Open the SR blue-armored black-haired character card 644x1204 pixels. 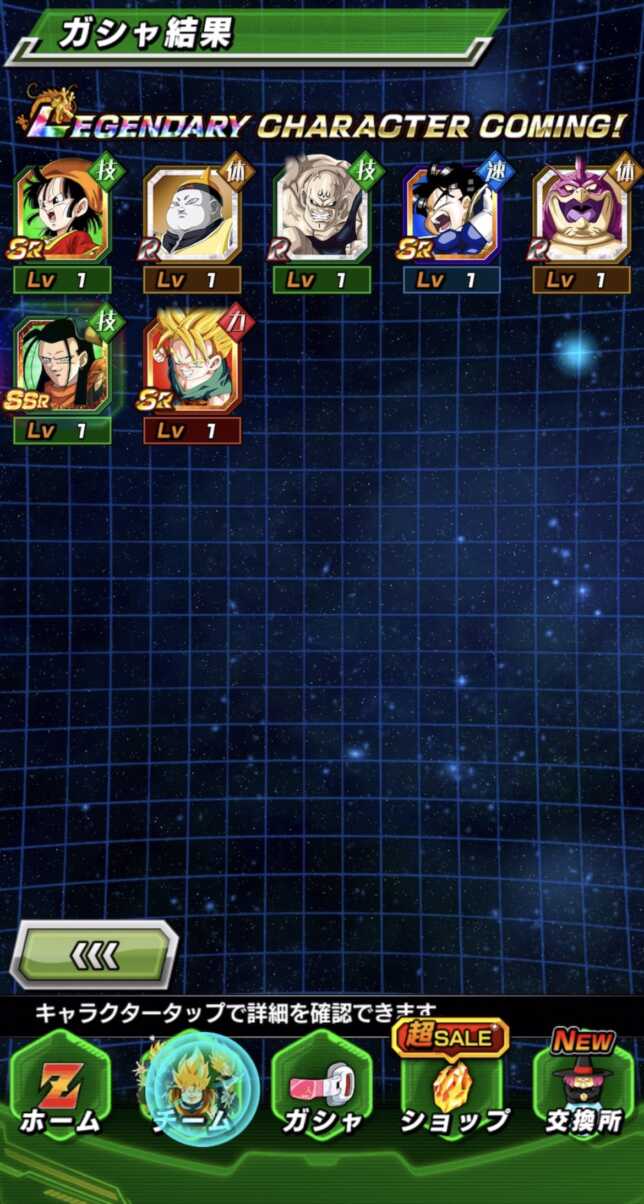(x=452, y=213)
